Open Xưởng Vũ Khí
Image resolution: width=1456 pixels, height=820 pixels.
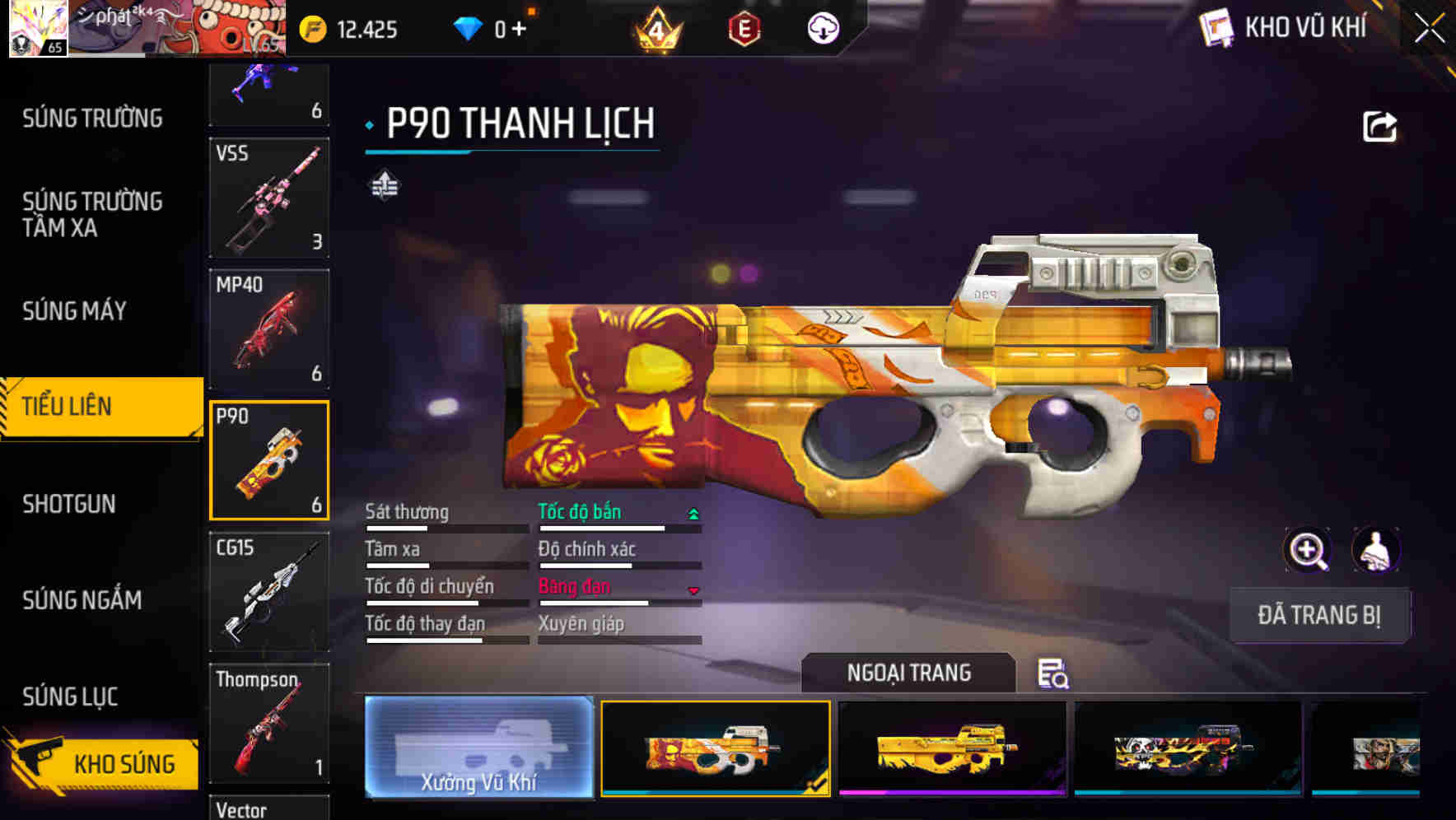[478, 749]
